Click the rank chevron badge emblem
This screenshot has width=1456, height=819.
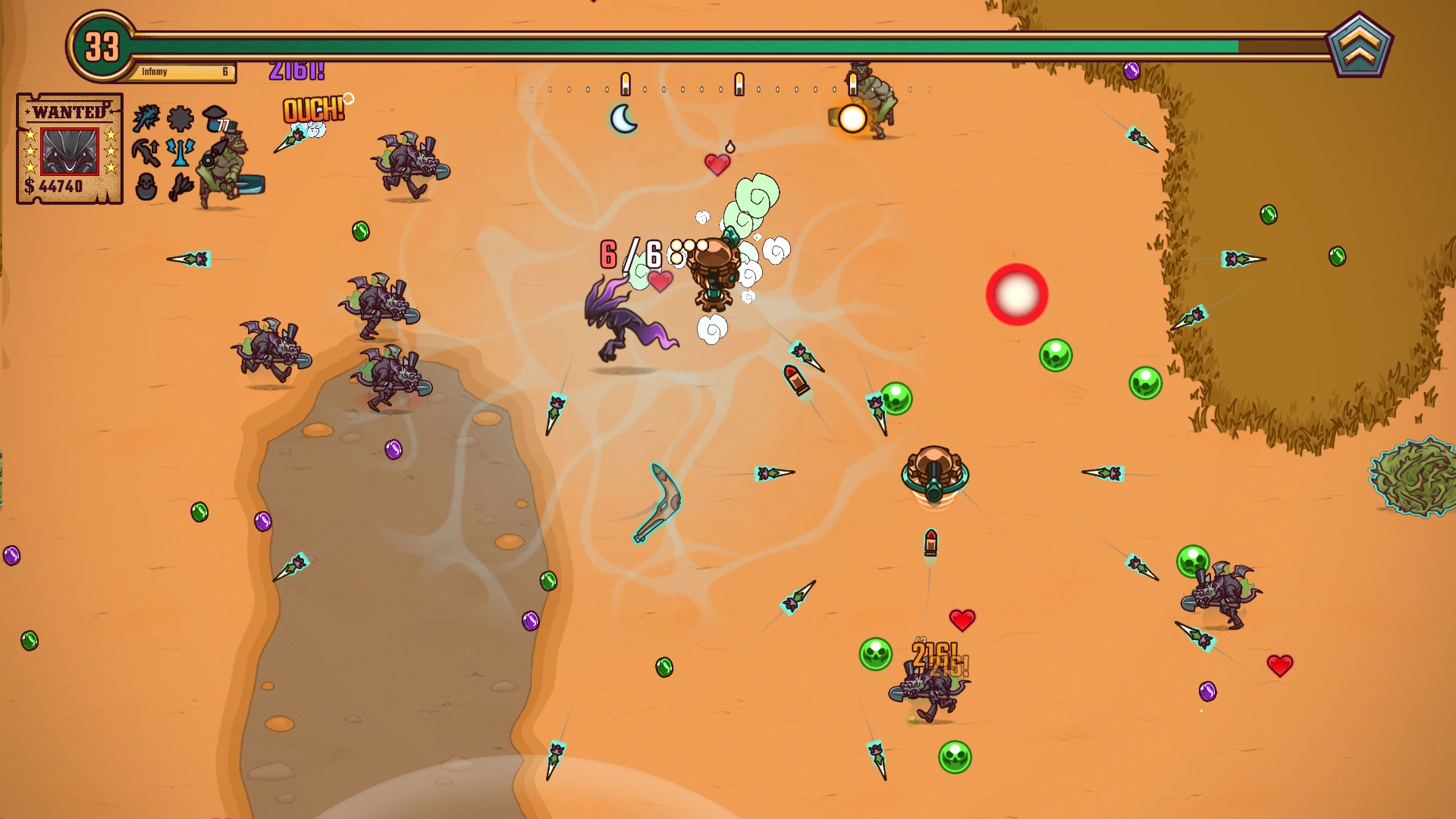[1360, 45]
